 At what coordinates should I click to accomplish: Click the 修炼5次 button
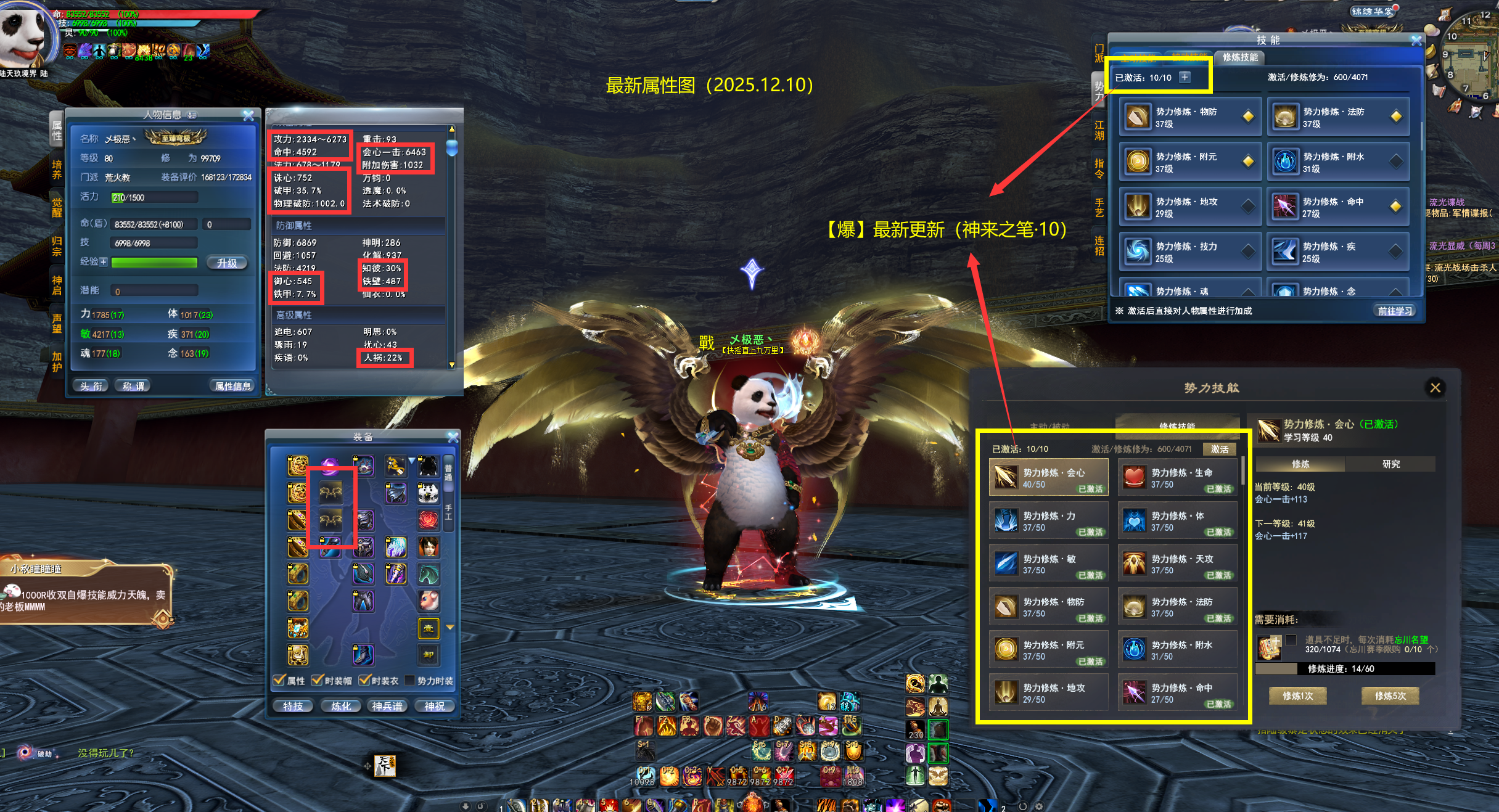1390,695
